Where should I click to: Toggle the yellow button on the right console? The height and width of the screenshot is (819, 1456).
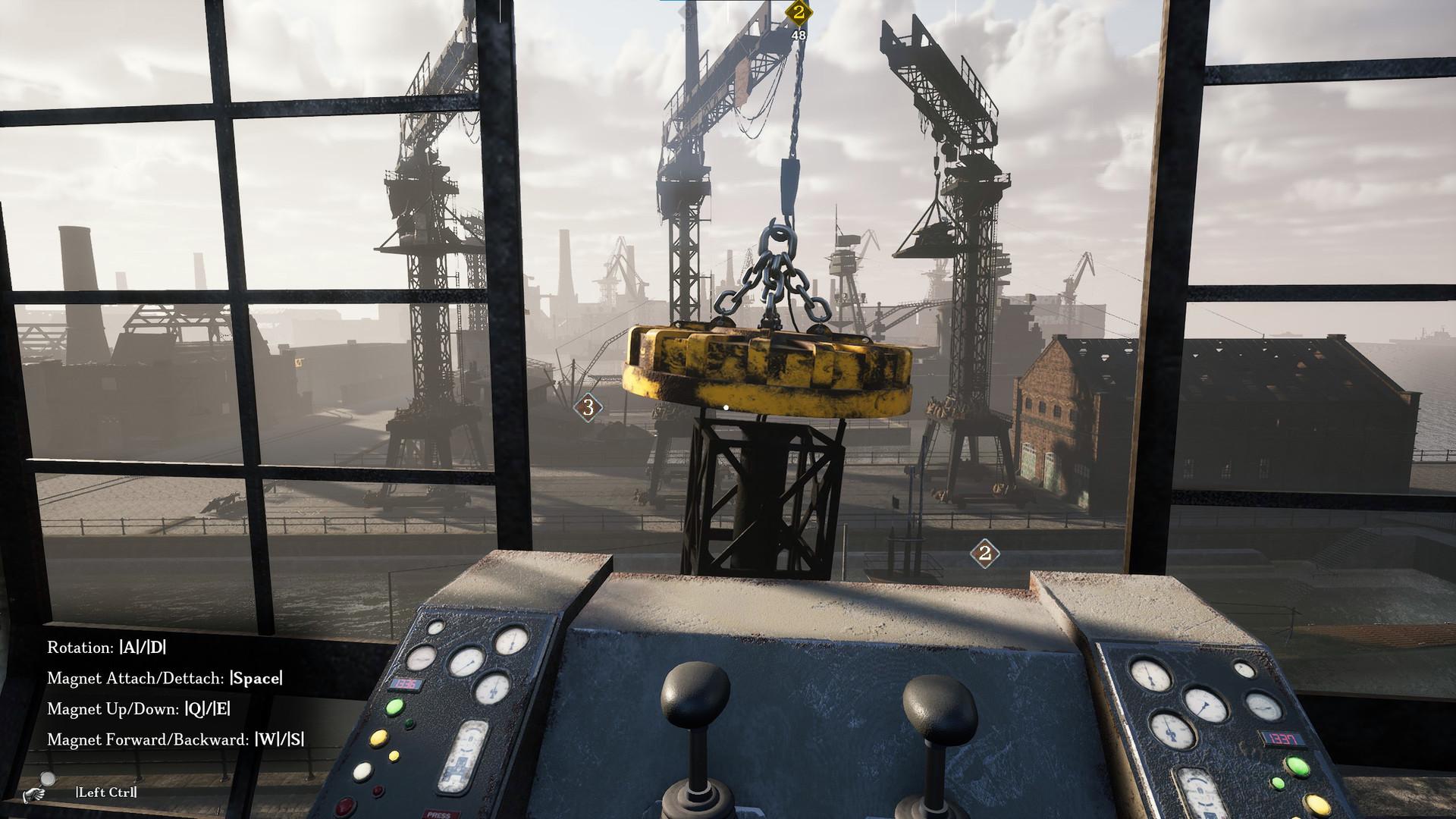[x=1316, y=805]
